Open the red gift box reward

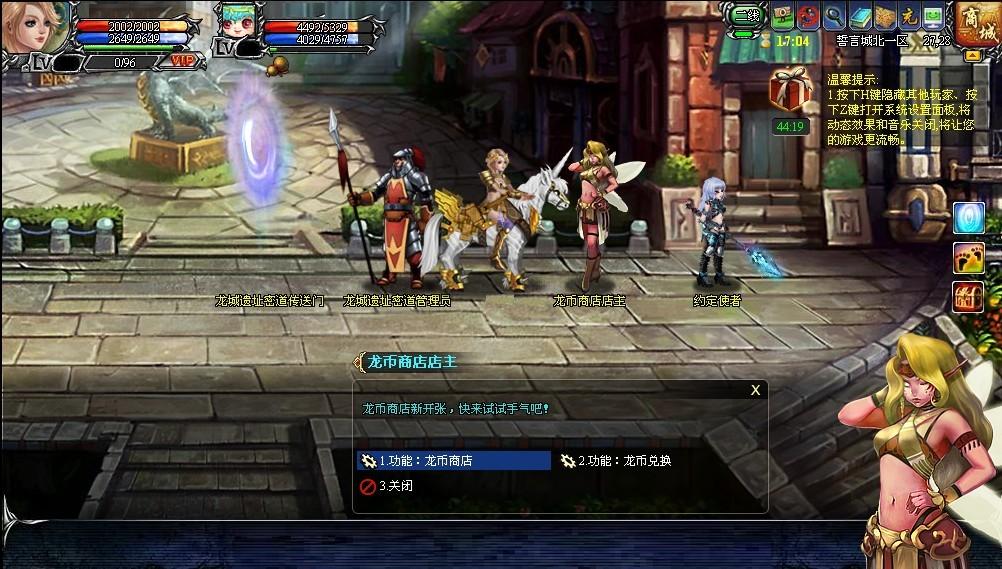point(789,90)
